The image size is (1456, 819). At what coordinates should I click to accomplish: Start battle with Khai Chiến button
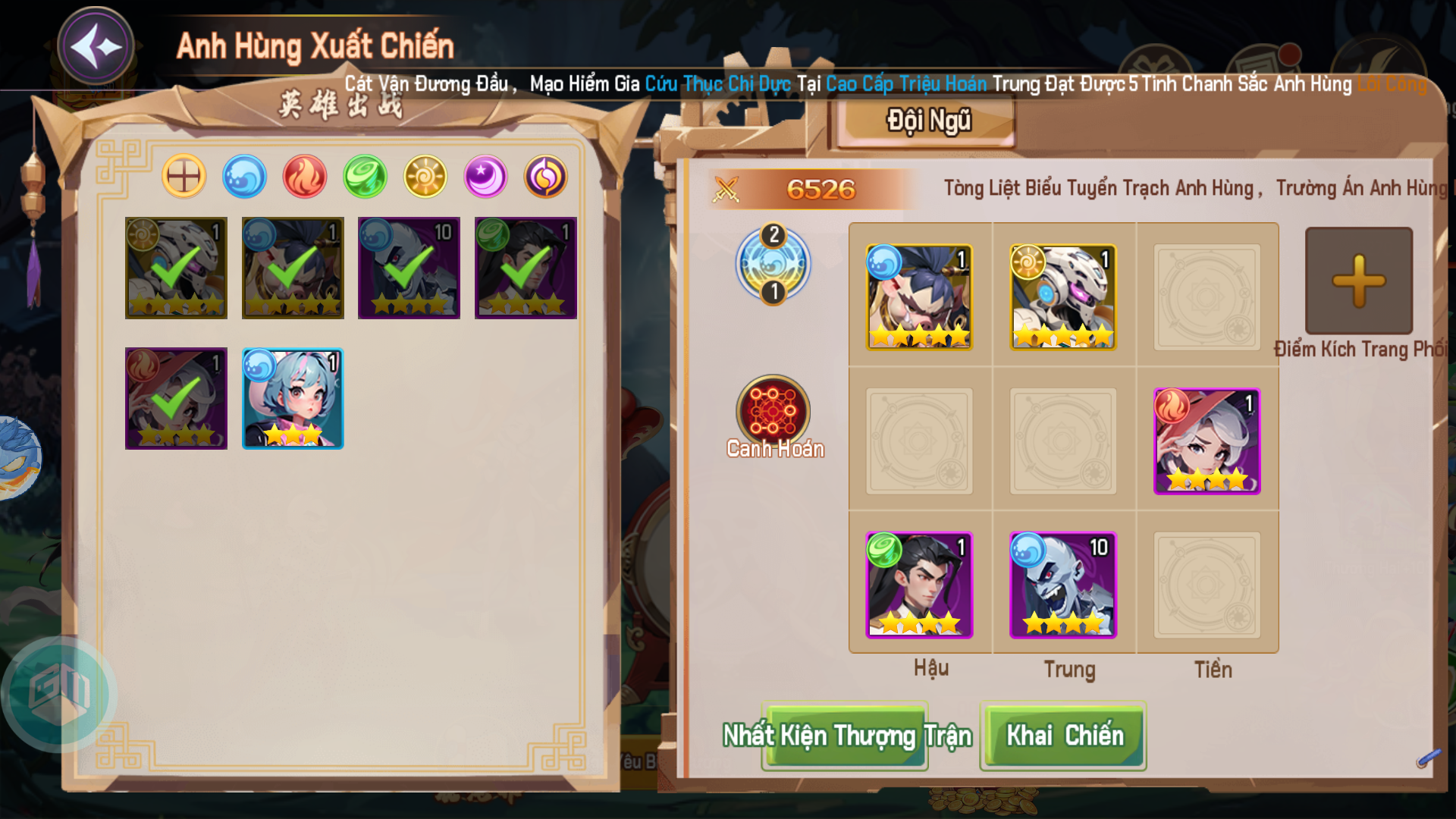1063,736
